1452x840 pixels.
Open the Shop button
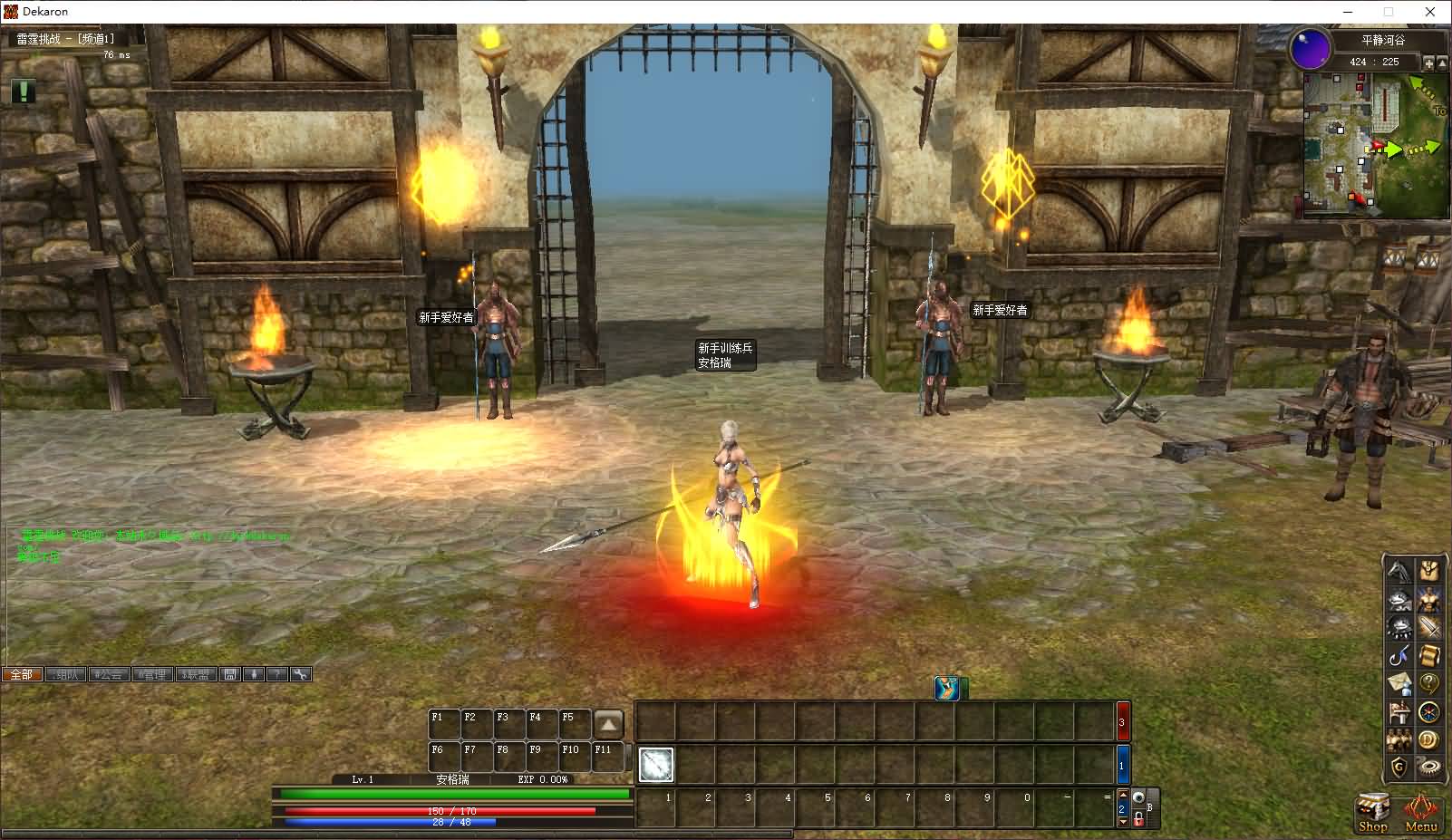click(1372, 811)
